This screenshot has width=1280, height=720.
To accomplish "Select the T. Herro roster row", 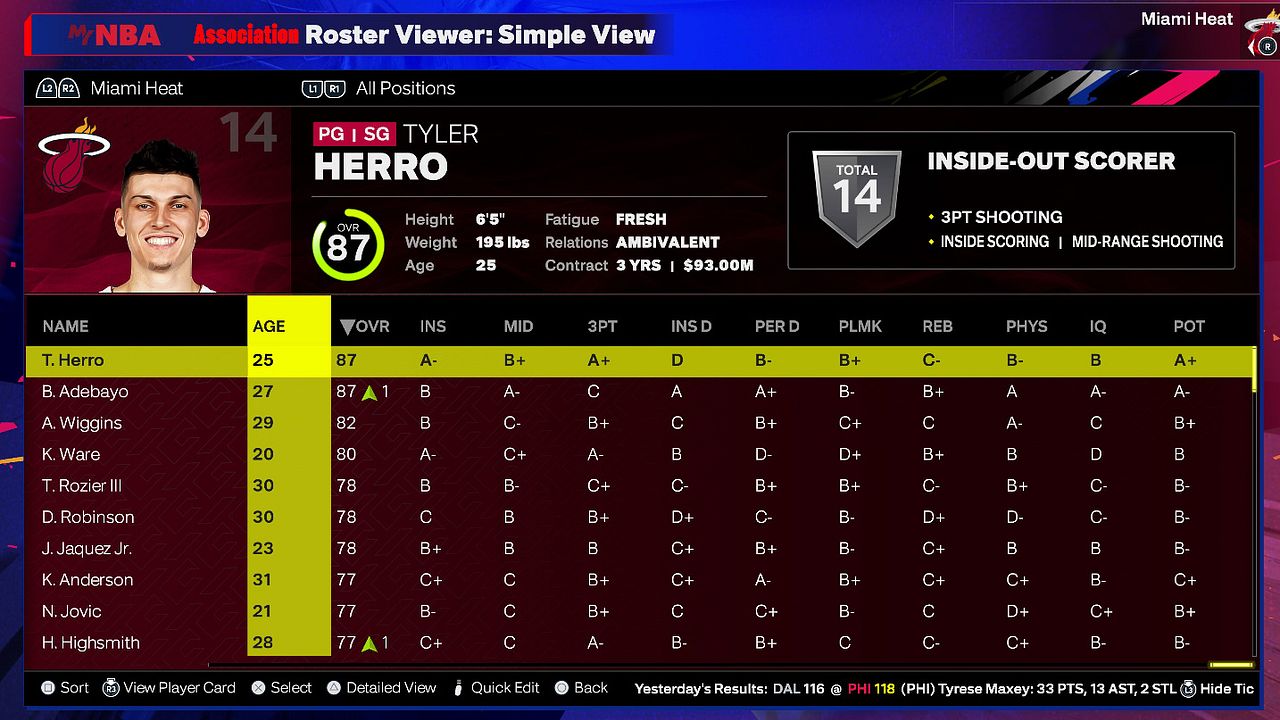I will (x=73, y=360).
